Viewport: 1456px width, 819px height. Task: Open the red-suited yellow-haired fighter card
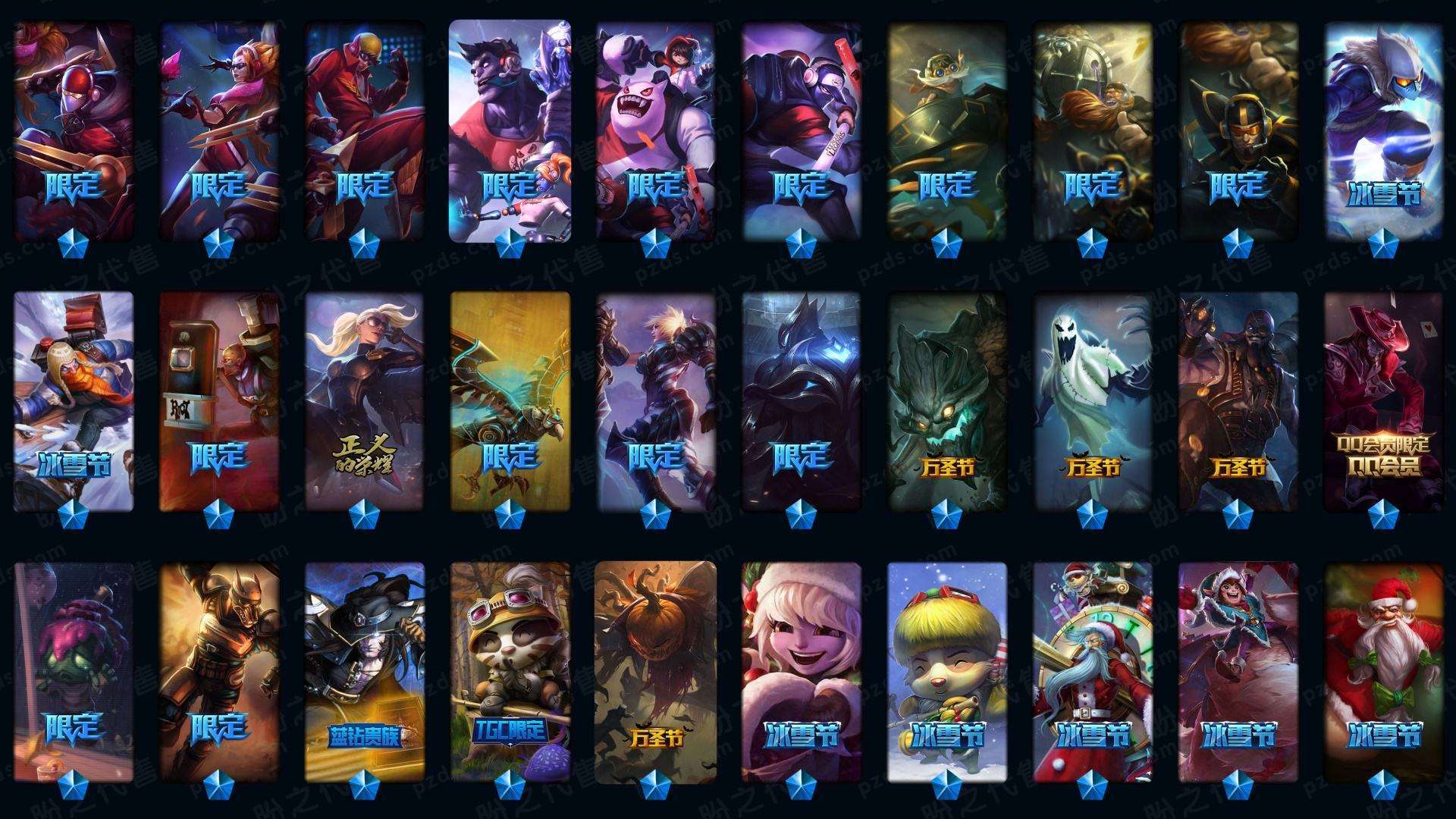pos(364,129)
